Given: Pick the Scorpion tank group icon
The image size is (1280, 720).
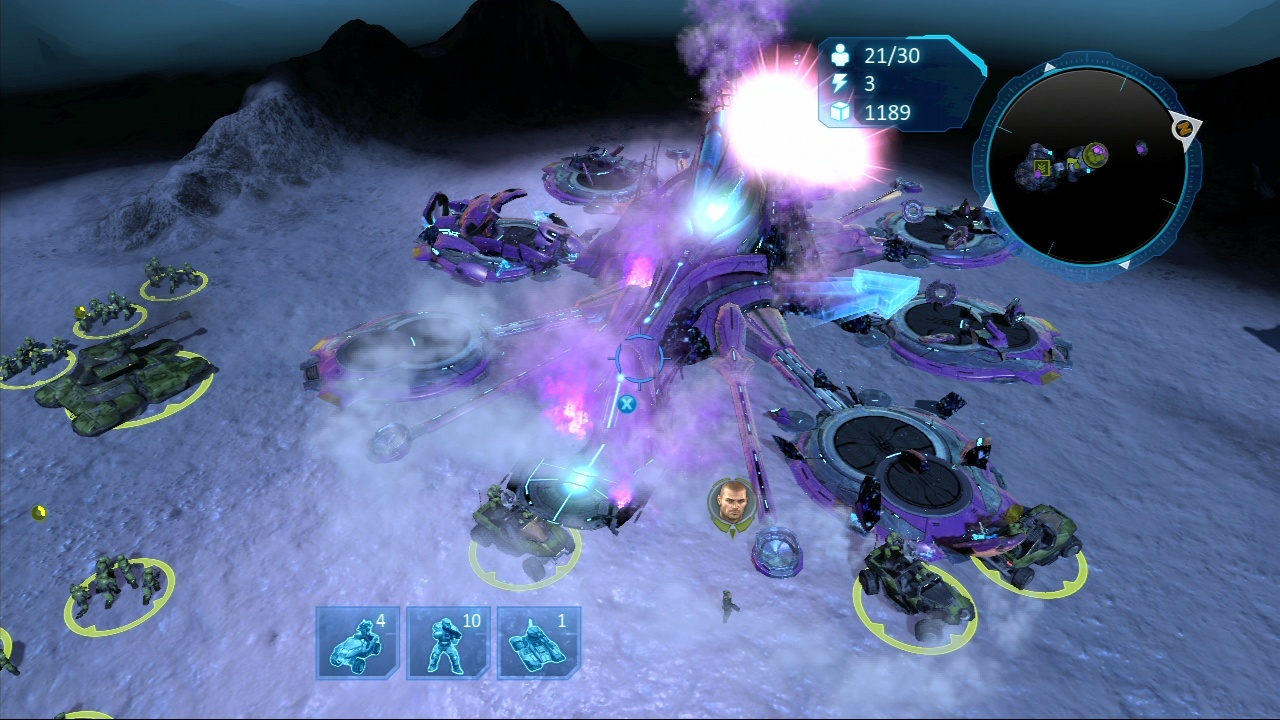Looking at the screenshot, I should [x=538, y=642].
